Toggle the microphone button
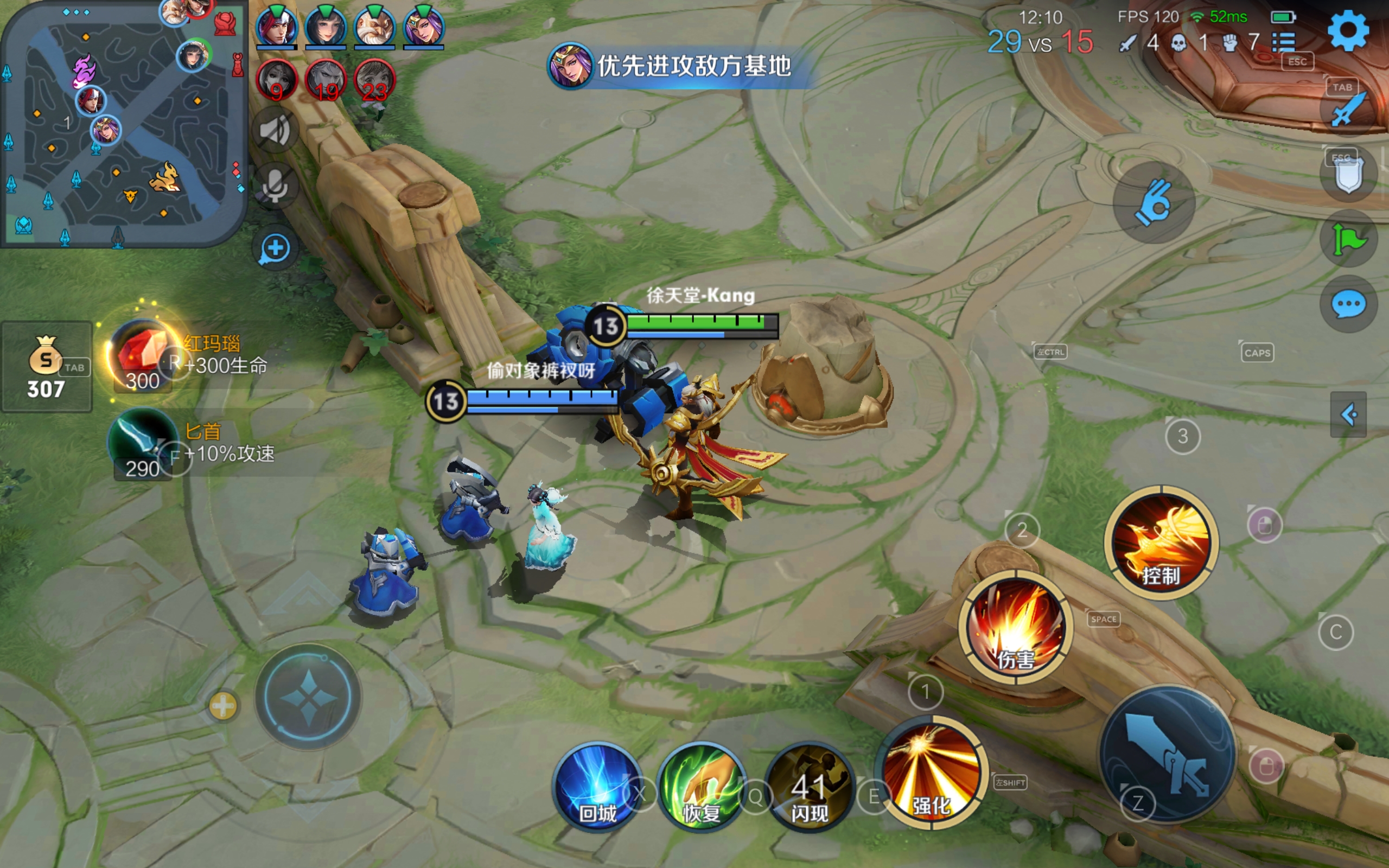Screen dimensions: 1389x868 click(x=275, y=184)
